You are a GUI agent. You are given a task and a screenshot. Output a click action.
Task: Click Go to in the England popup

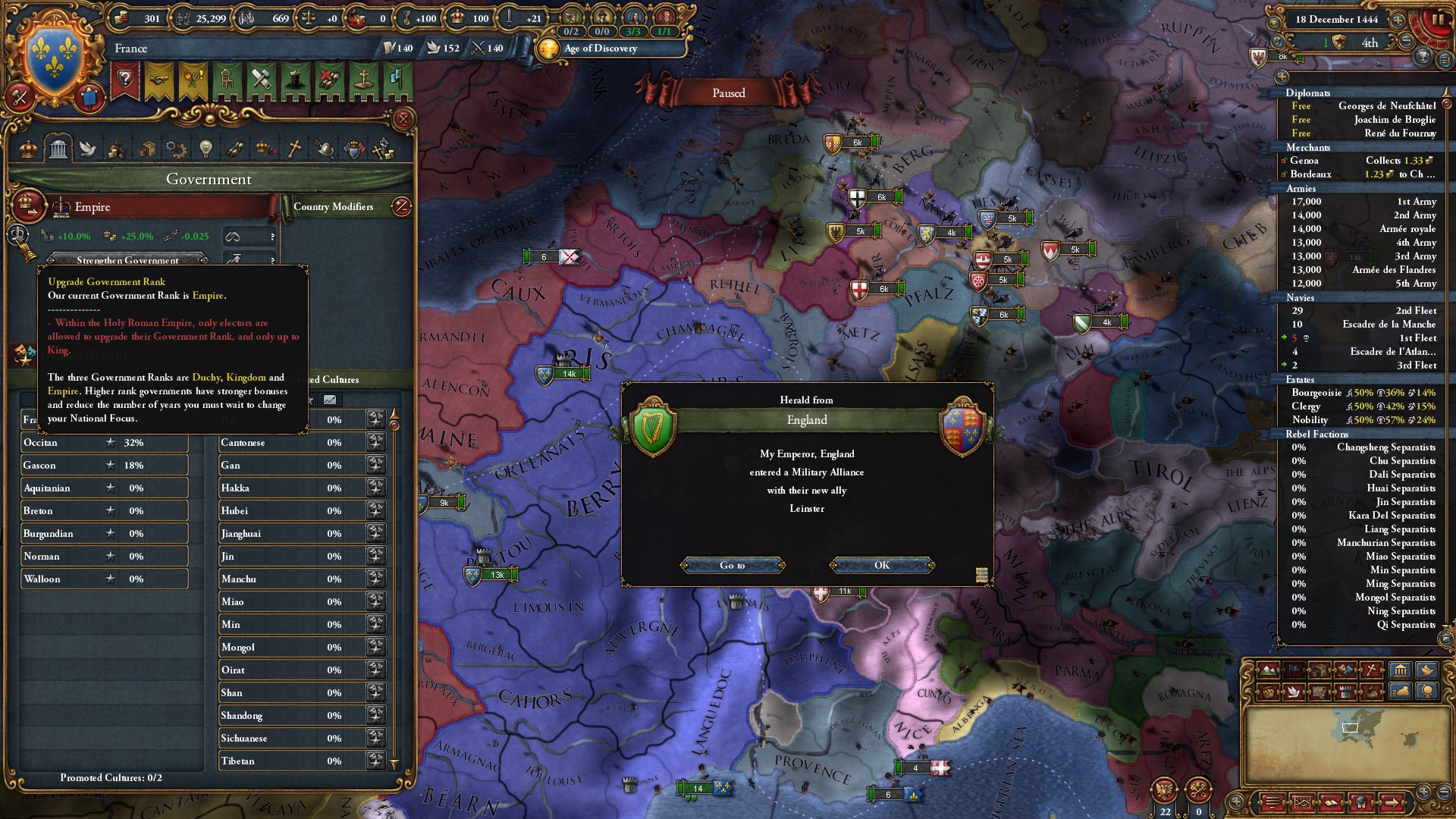(733, 565)
